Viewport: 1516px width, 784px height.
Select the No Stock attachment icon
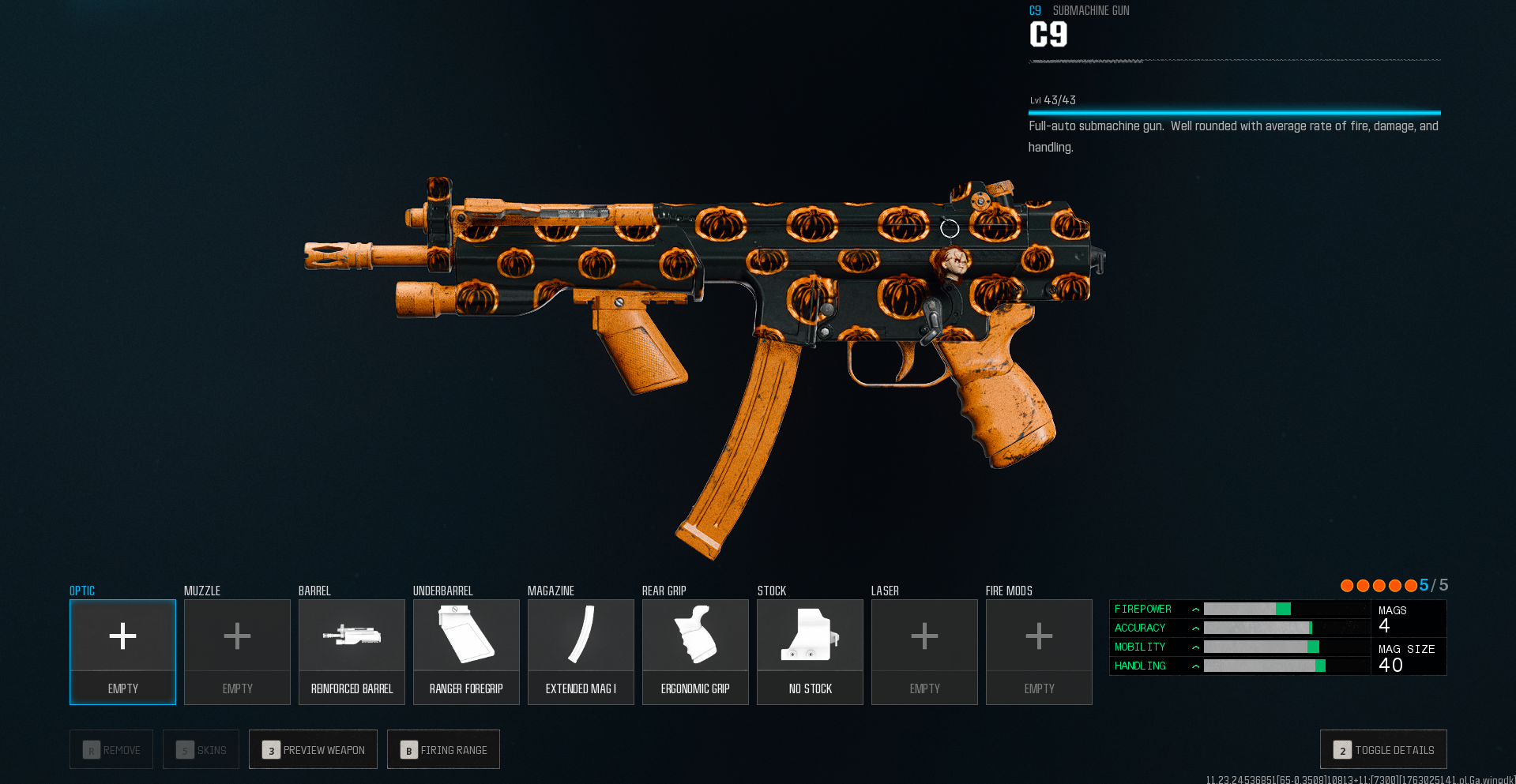point(809,636)
